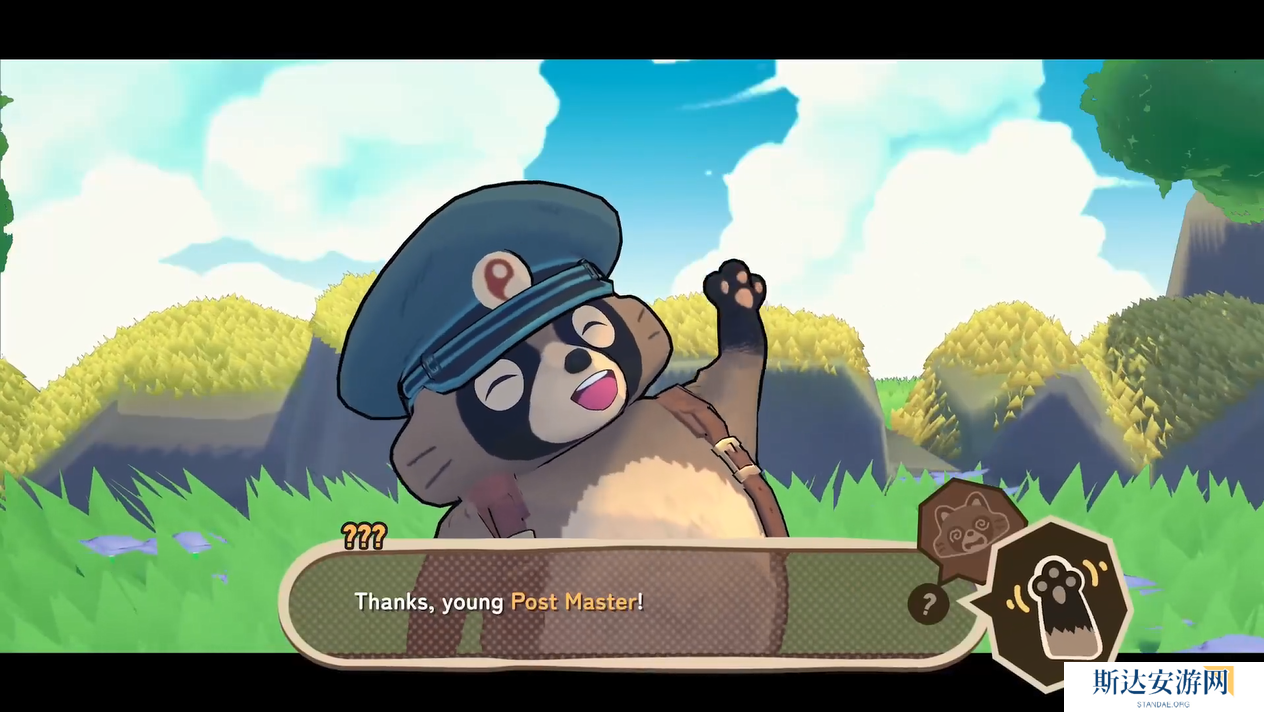The width and height of the screenshot is (1264, 712).
Task: Click the round question mark badge
Action: point(928,603)
